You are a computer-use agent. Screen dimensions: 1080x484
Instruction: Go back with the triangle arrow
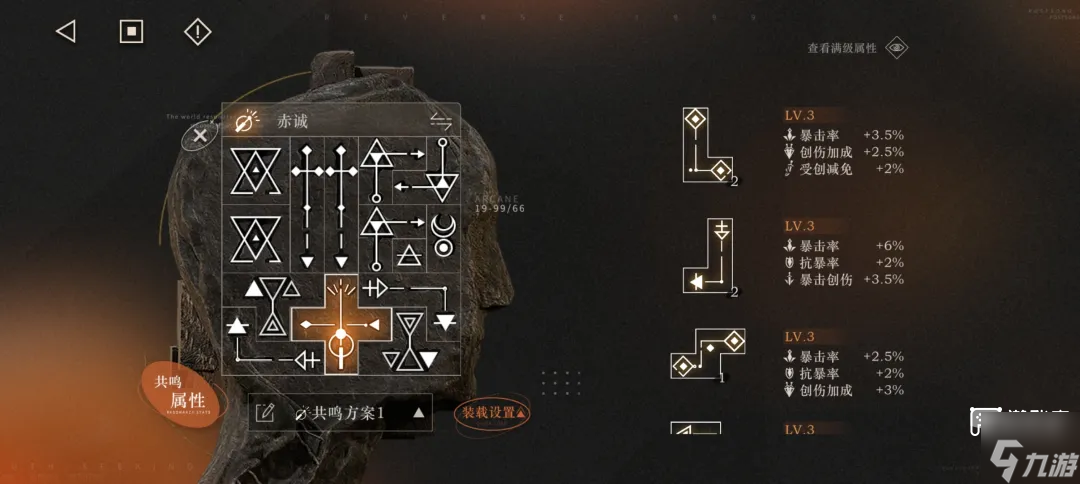tap(66, 32)
